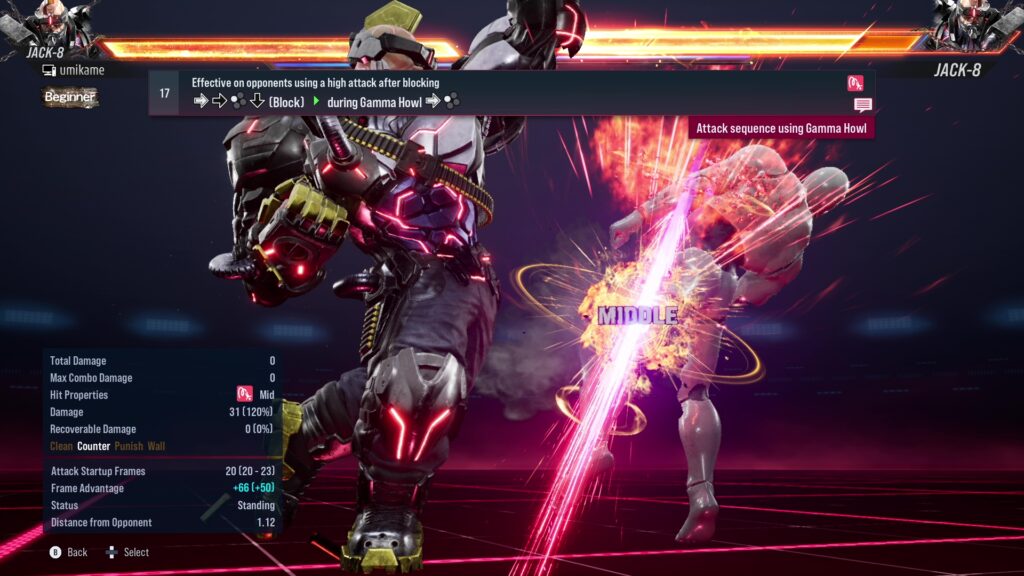Click the Beginner rank badge
This screenshot has height=576, width=1024.
[70, 97]
